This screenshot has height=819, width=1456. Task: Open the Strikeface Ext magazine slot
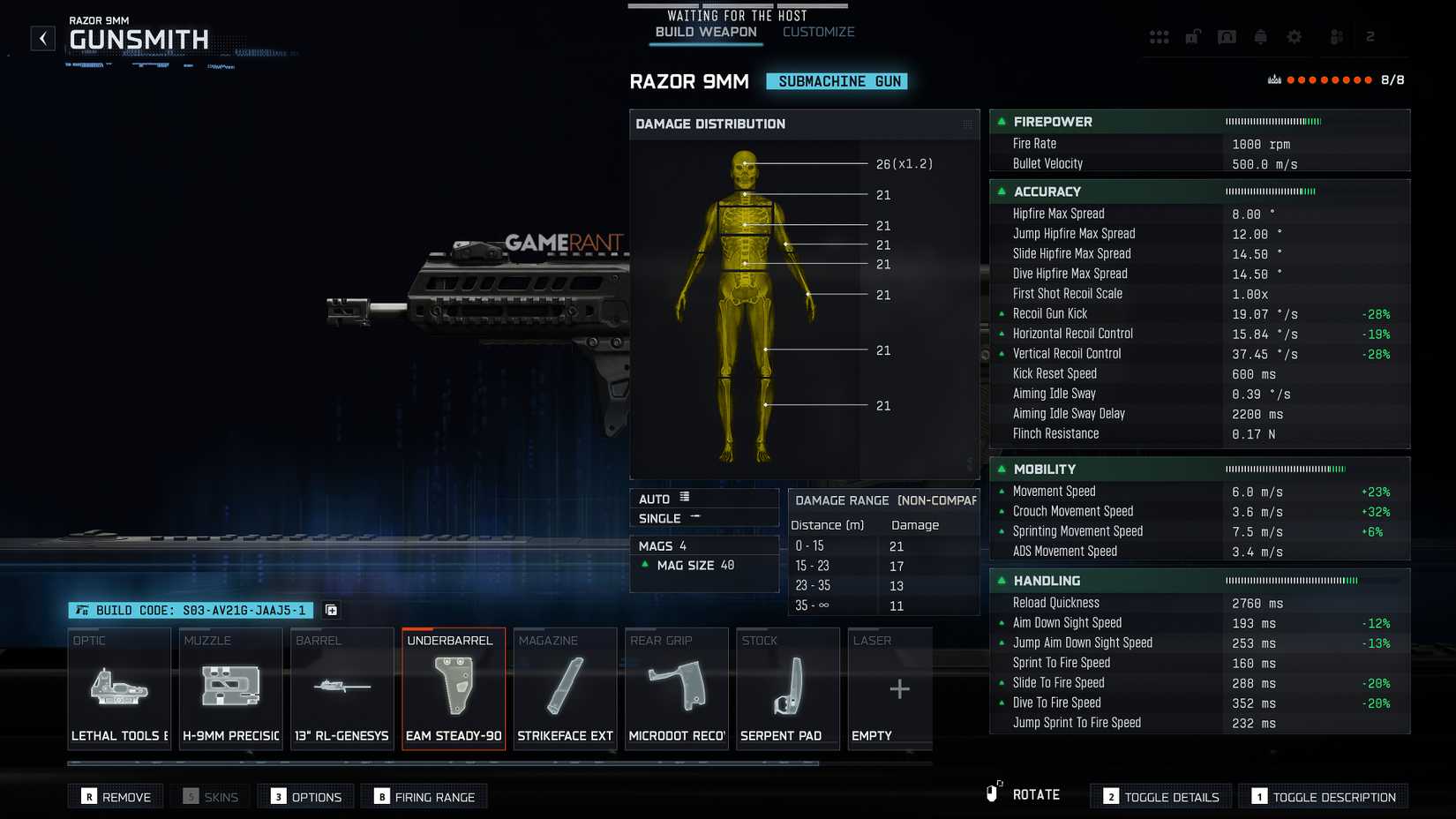(565, 688)
